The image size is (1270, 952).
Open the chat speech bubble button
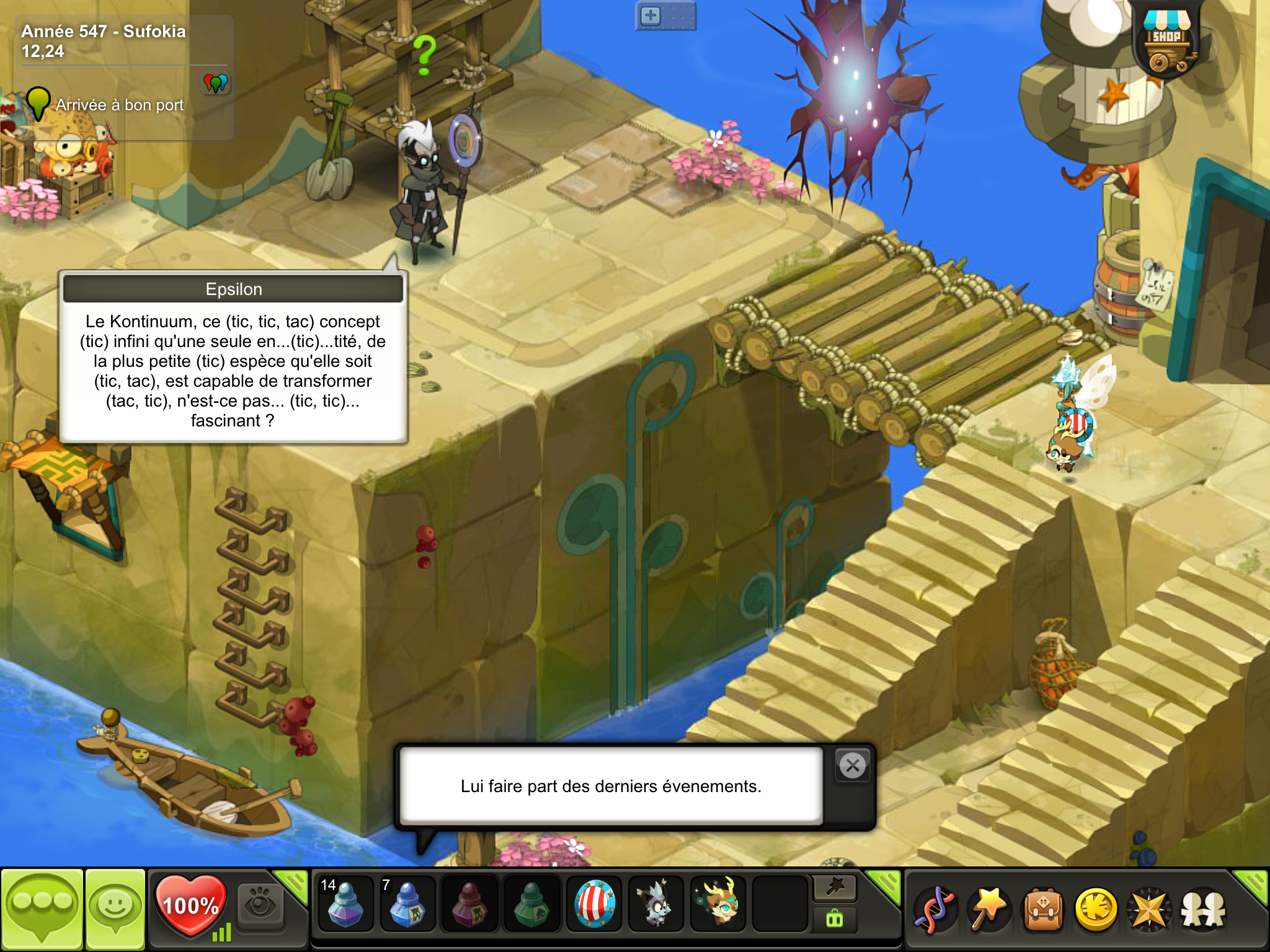coord(42,909)
